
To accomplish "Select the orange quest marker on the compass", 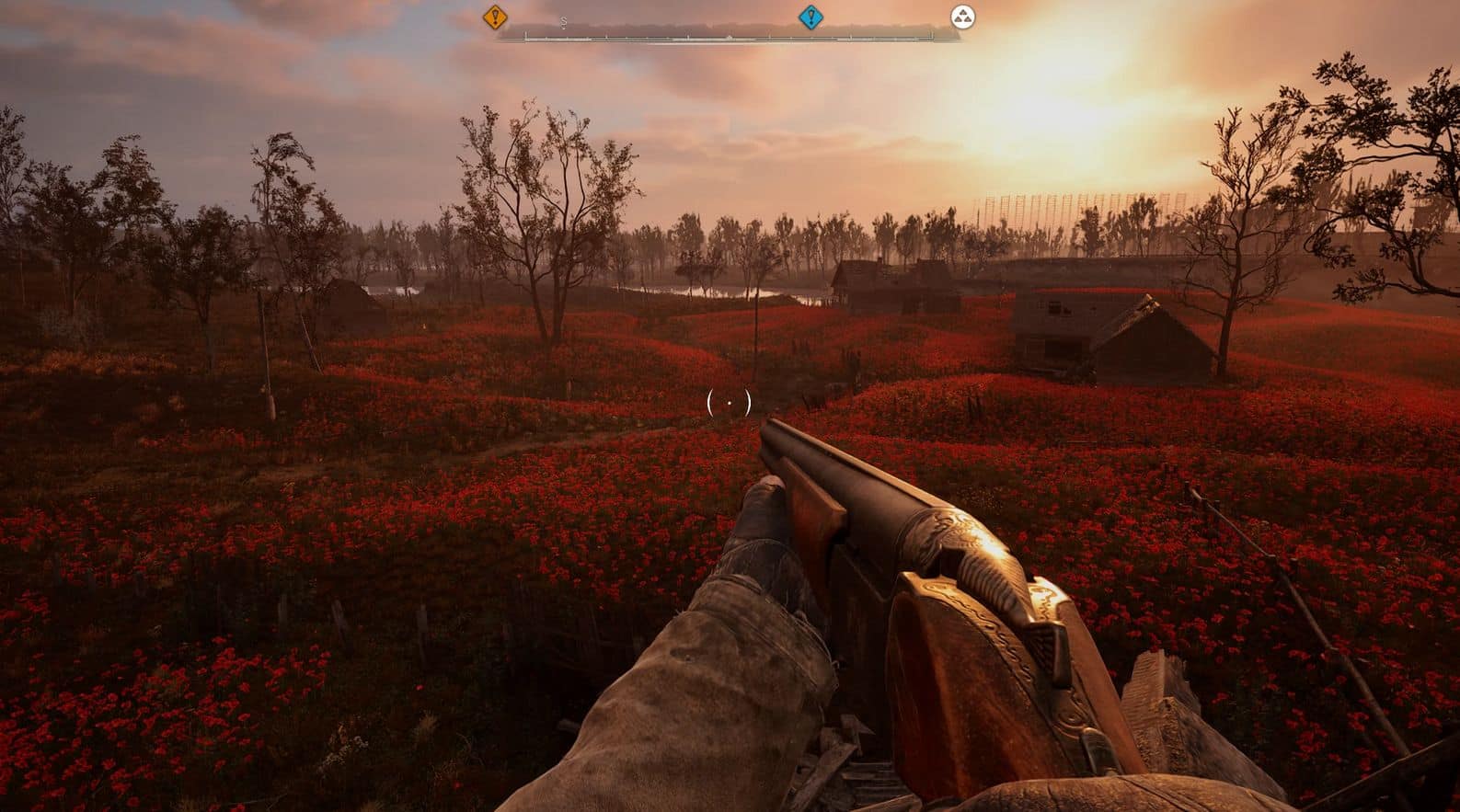I will tap(495, 16).
